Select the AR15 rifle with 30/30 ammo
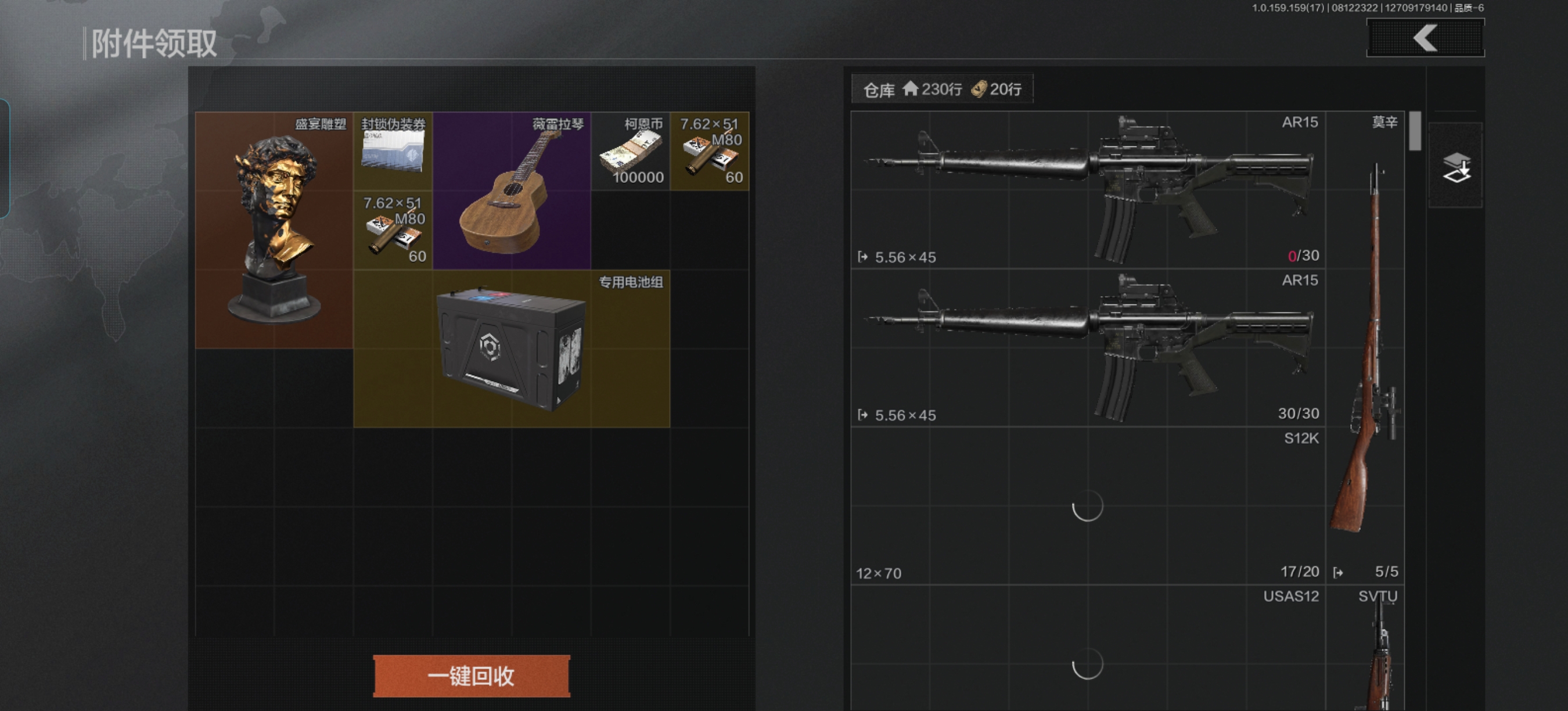Screen dimensions: 1568x711 [1088, 347]
